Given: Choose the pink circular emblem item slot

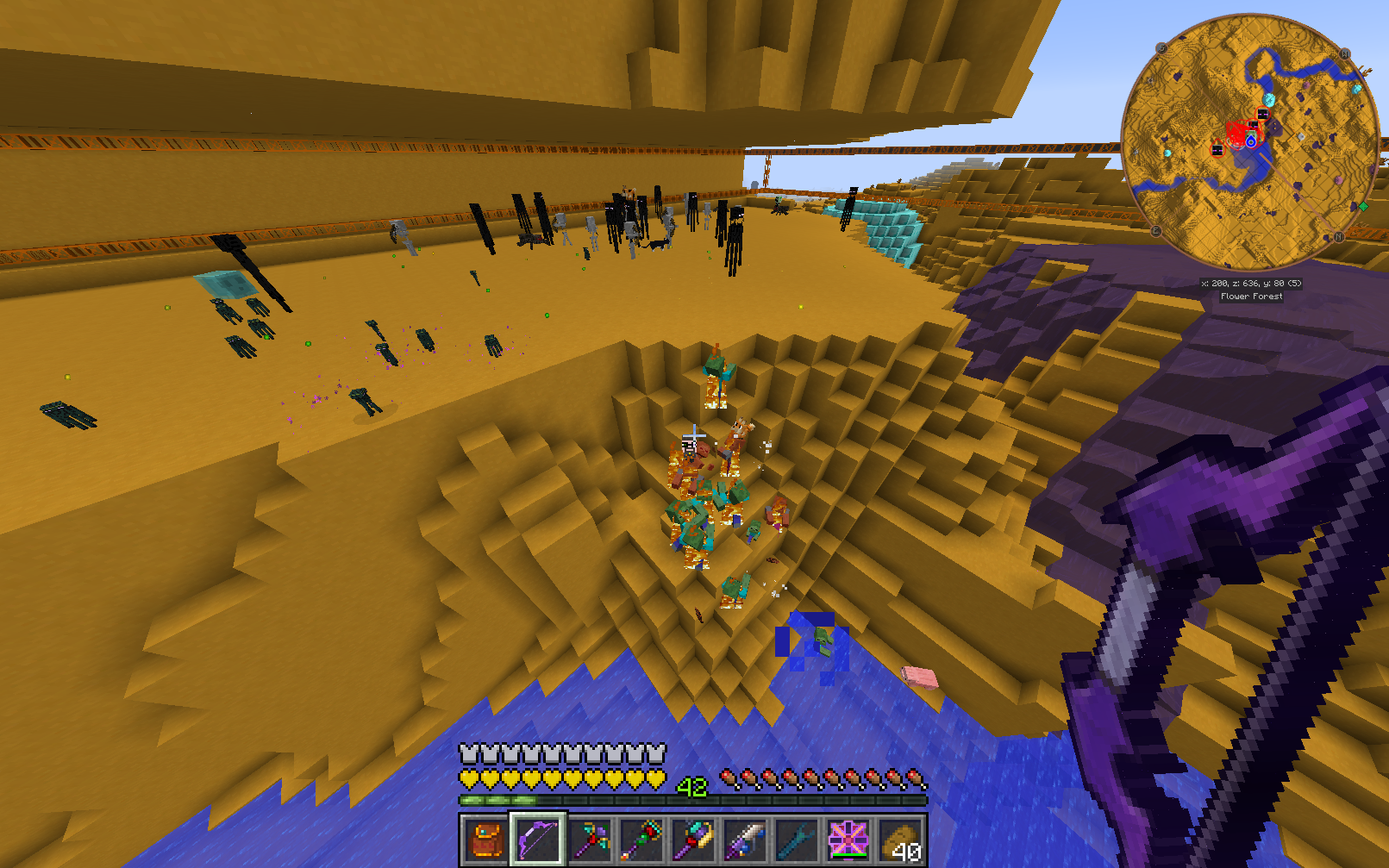Looking at the screenshot, I should click(848, 840).
